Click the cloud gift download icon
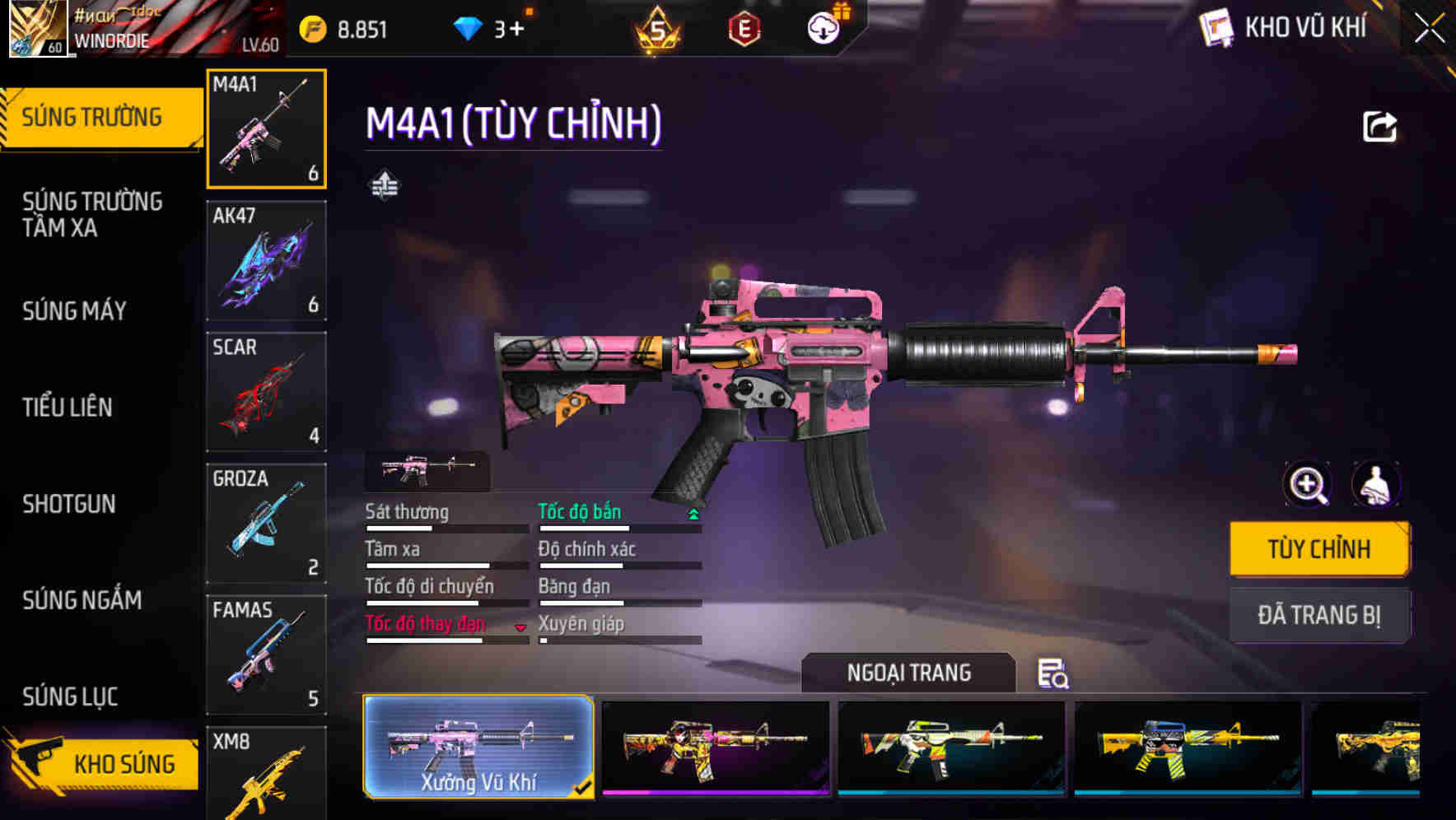 823,27
